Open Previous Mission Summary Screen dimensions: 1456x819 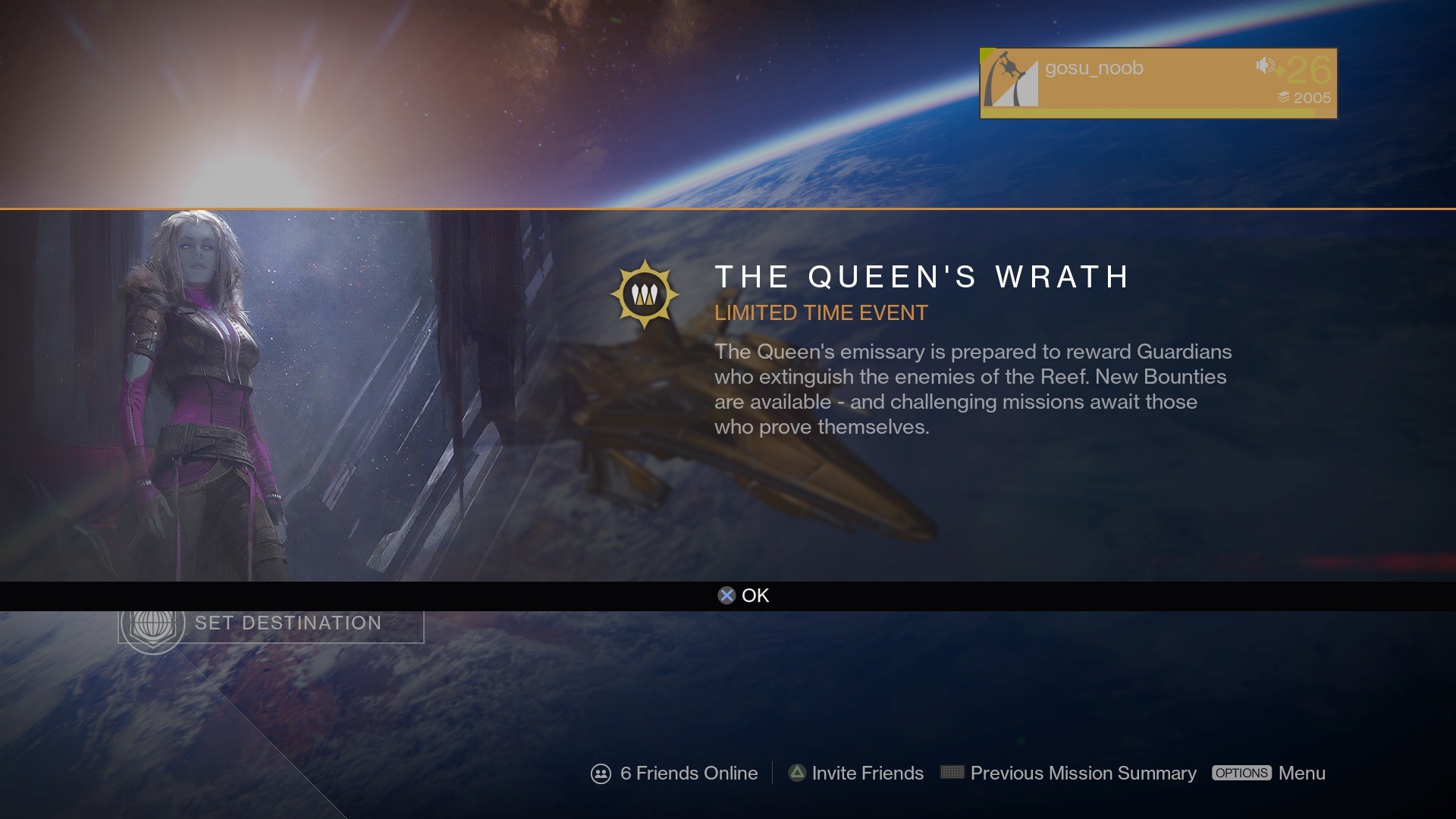1068,773
